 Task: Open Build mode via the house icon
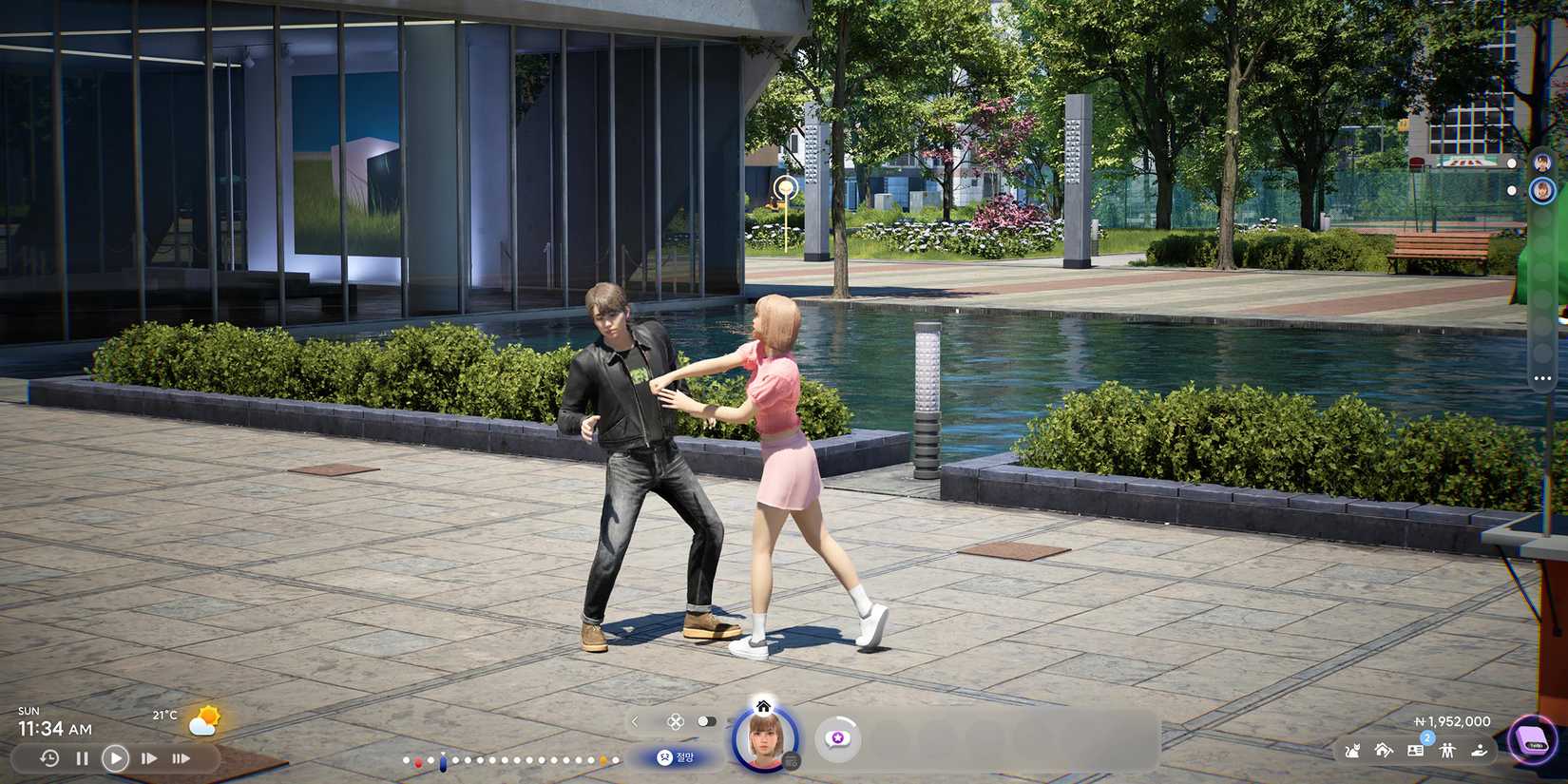coord(1384,751)
